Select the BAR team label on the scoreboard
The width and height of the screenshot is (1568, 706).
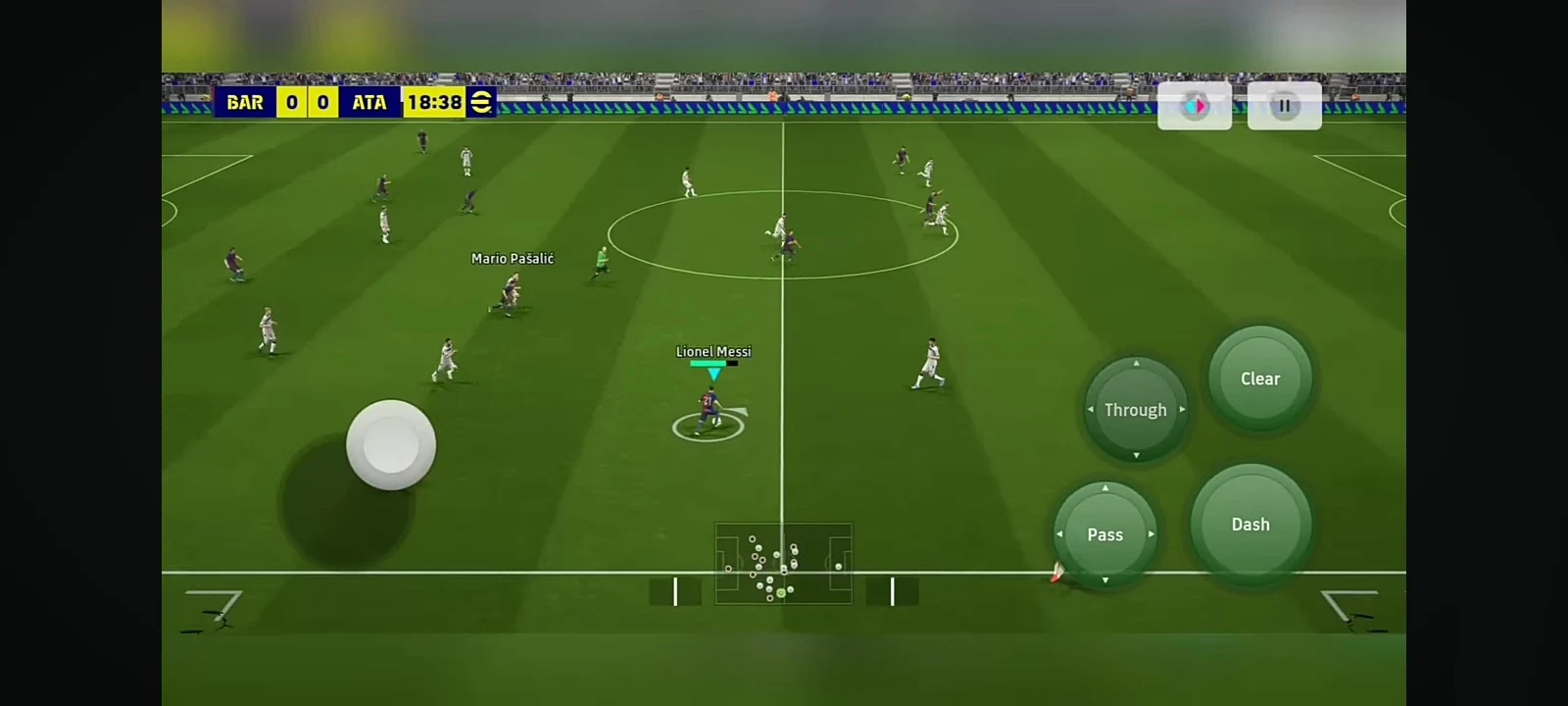coord(244,102)
